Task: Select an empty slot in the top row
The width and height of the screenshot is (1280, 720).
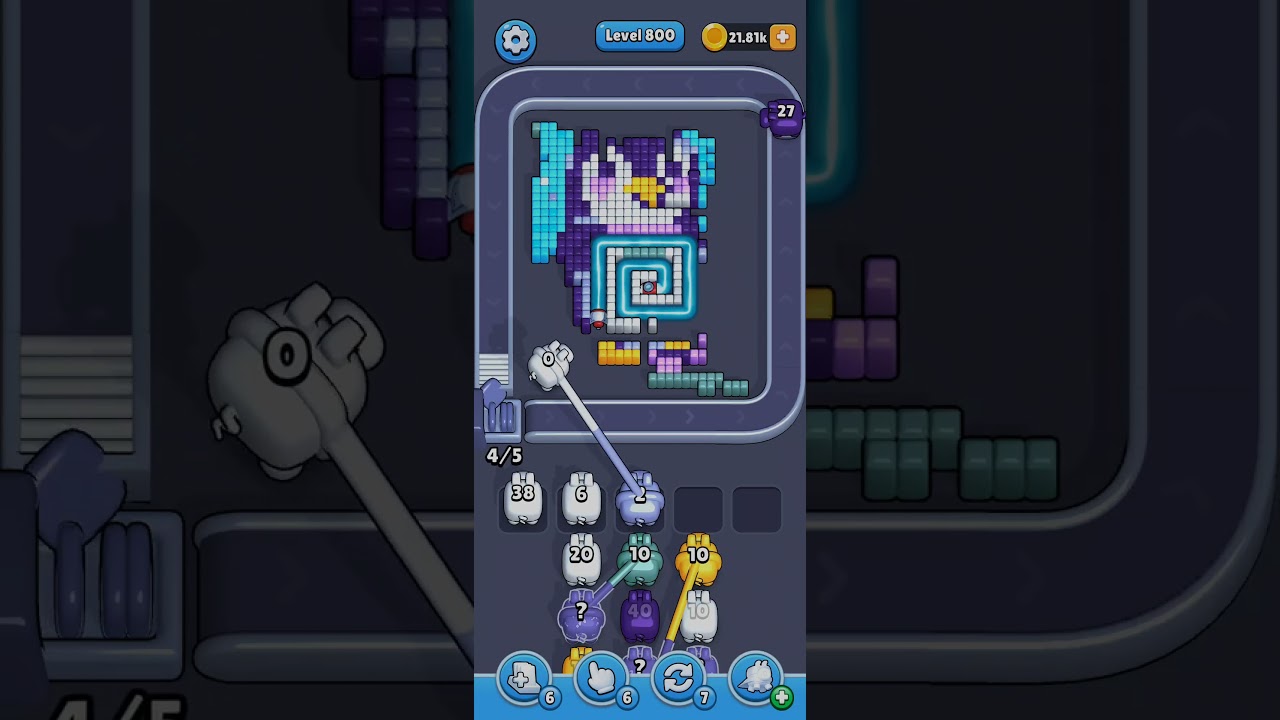Action: [x=700, y=508]
